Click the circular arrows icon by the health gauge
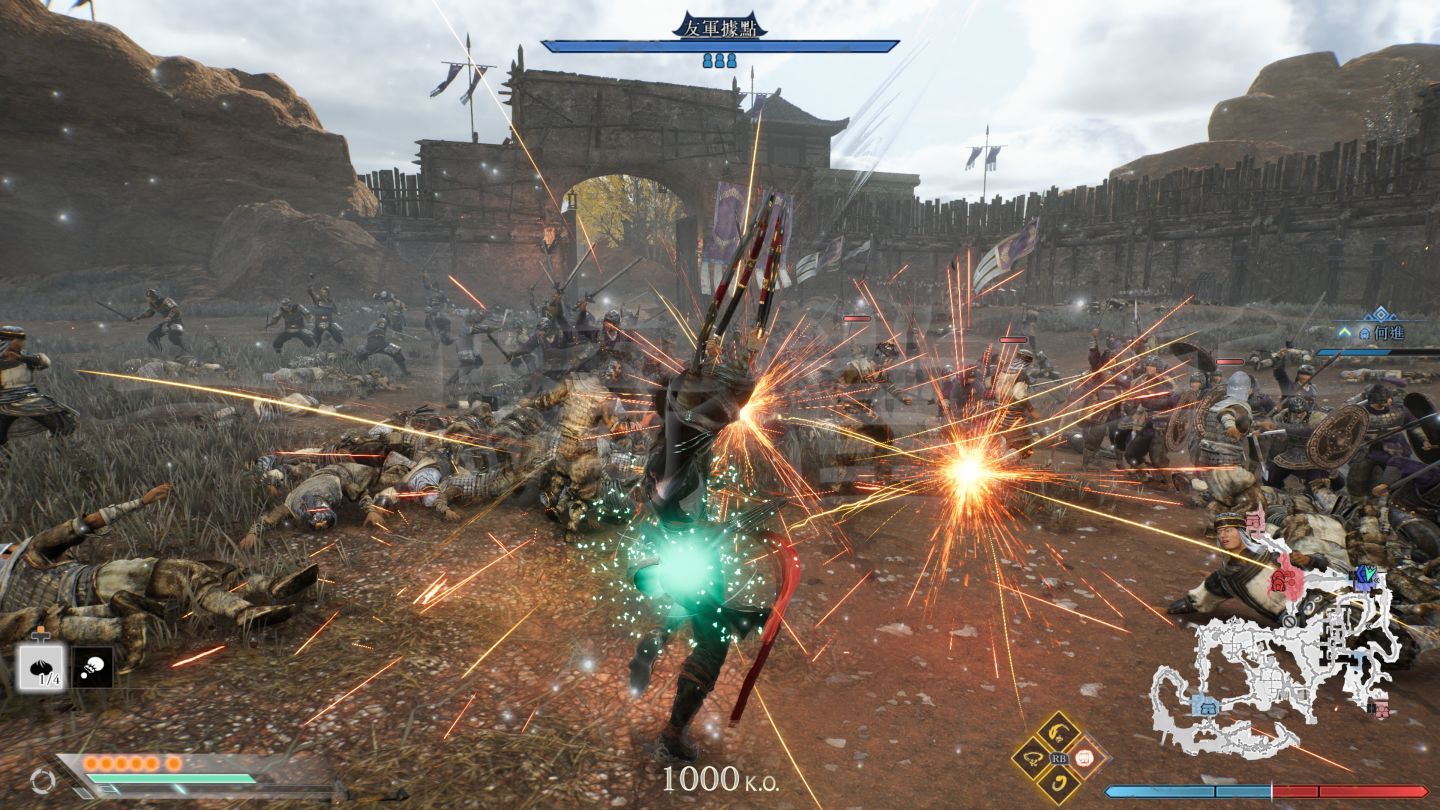This screenshot has height=810, width=1440. 42,780
